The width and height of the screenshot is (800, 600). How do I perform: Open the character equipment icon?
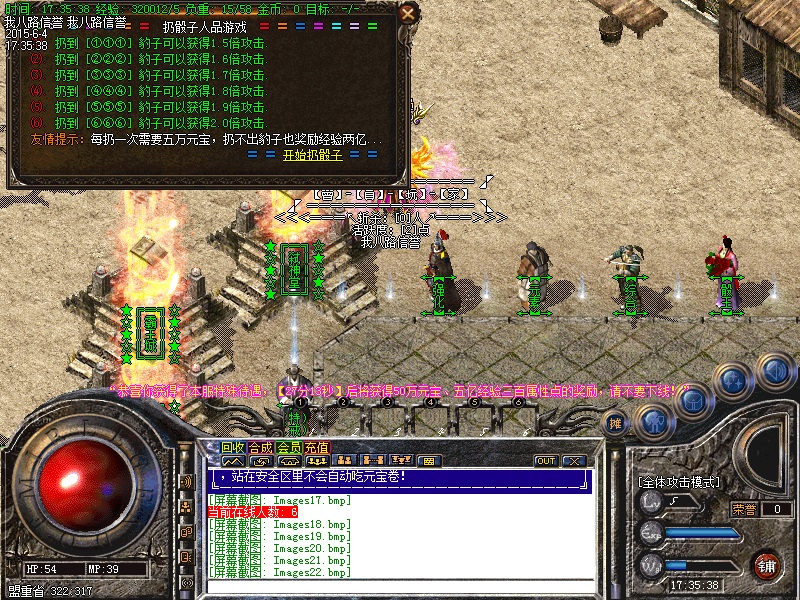pyautogui.click(x=654, y=420)
